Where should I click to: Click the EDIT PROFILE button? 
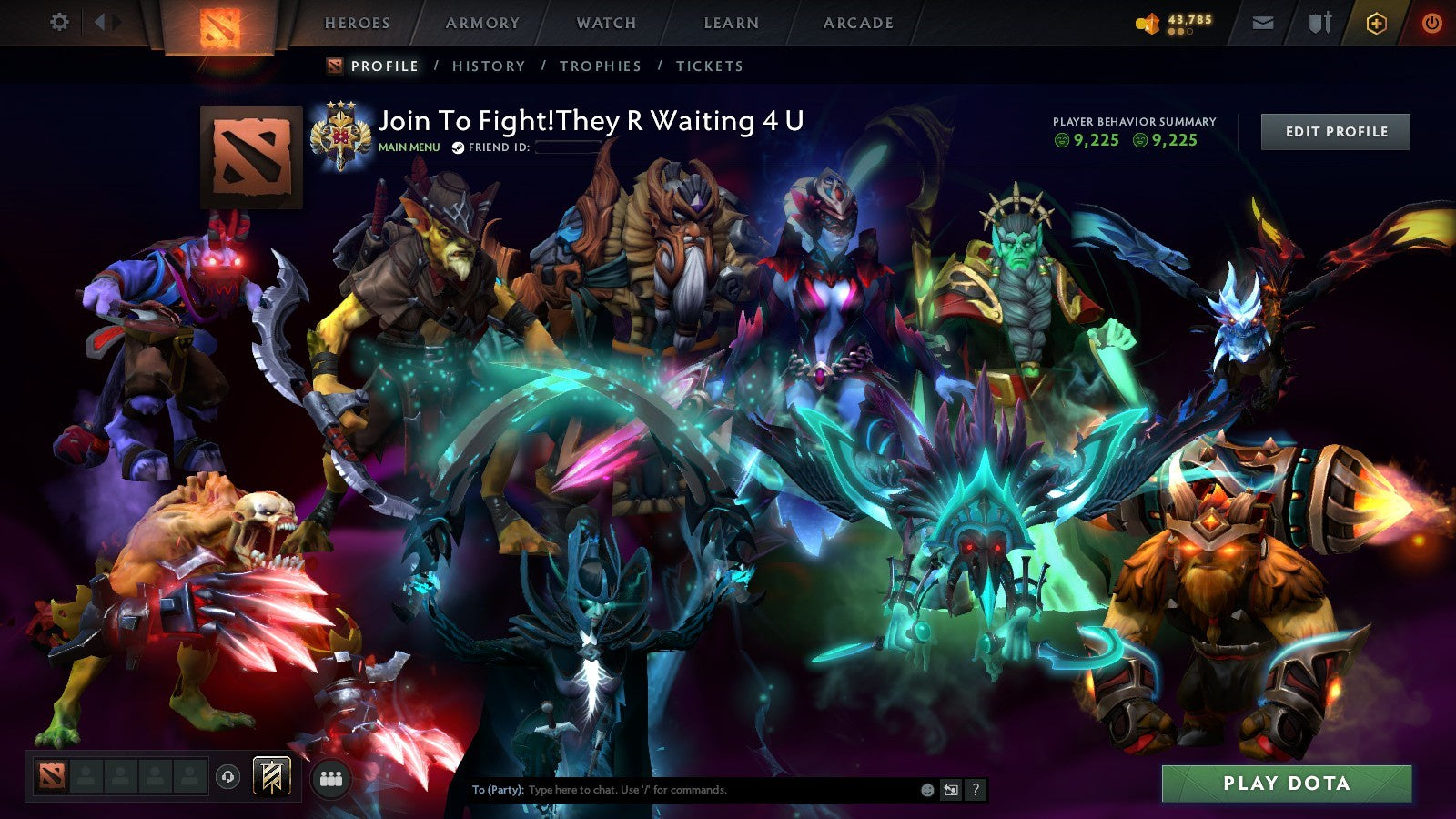pos(1335,131)
